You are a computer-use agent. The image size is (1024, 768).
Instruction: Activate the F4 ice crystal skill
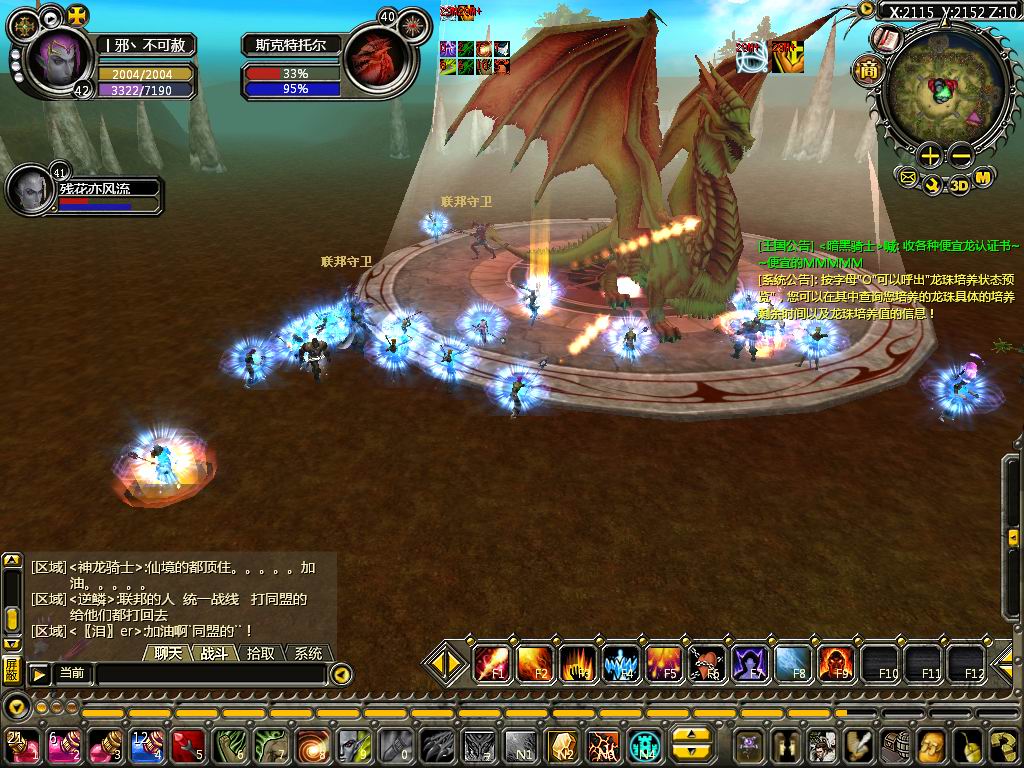pos(621,663)
